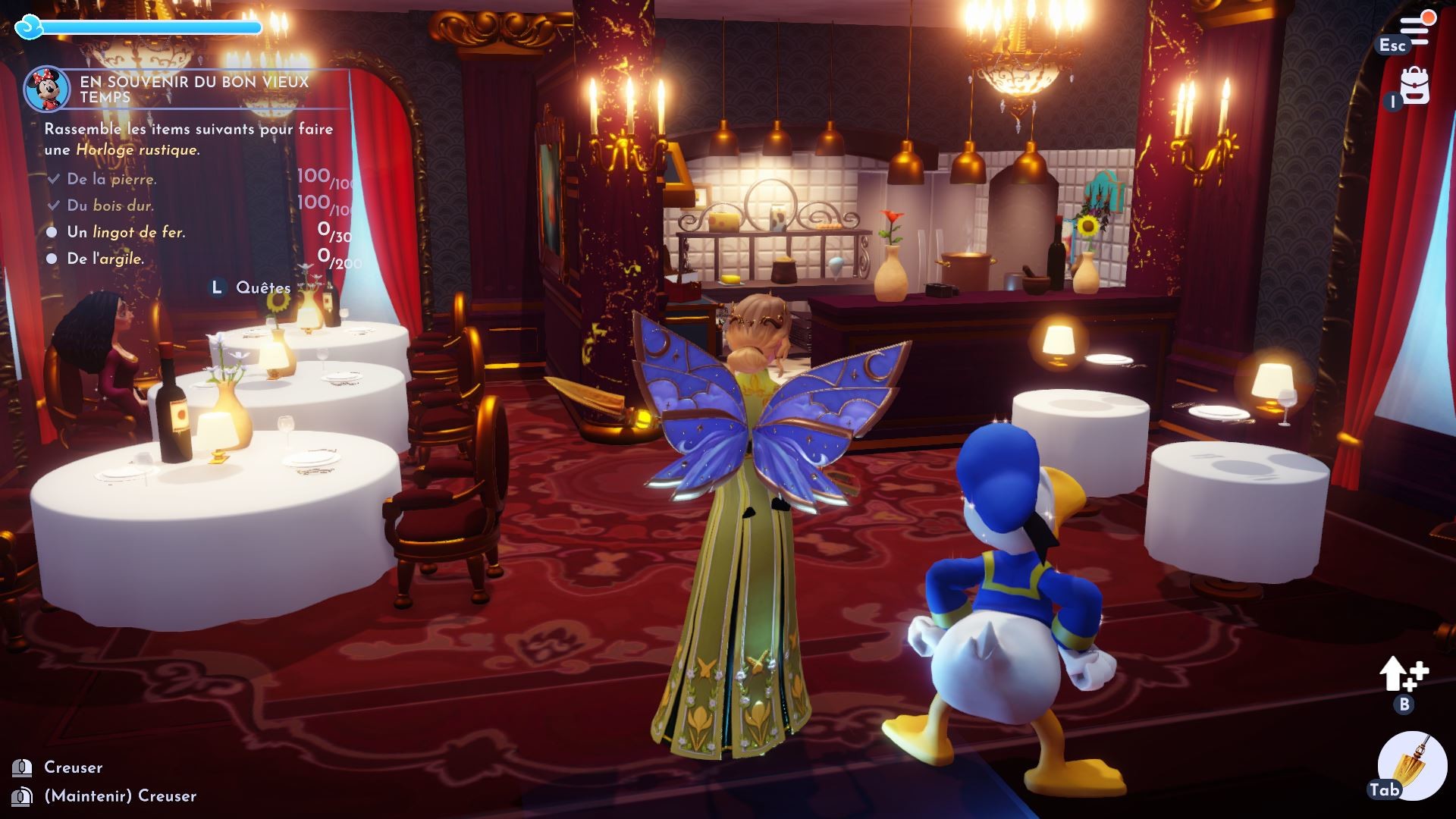
Task: Click the bullet beside De l'argile
Action: tap(53, 259)
